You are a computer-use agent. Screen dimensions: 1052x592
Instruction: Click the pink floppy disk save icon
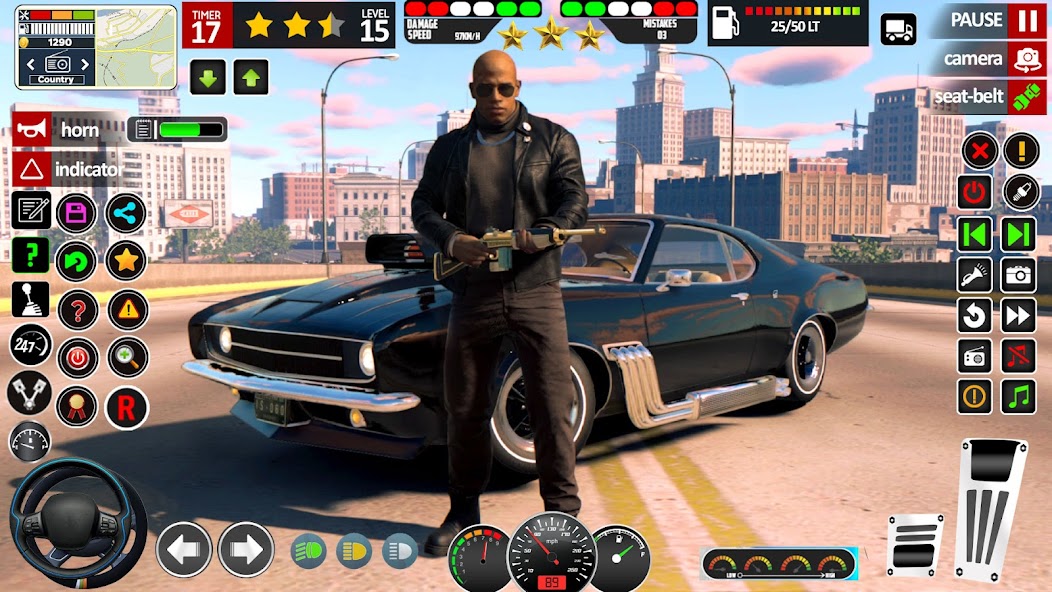pyautogui.click(x=76, y=212)
